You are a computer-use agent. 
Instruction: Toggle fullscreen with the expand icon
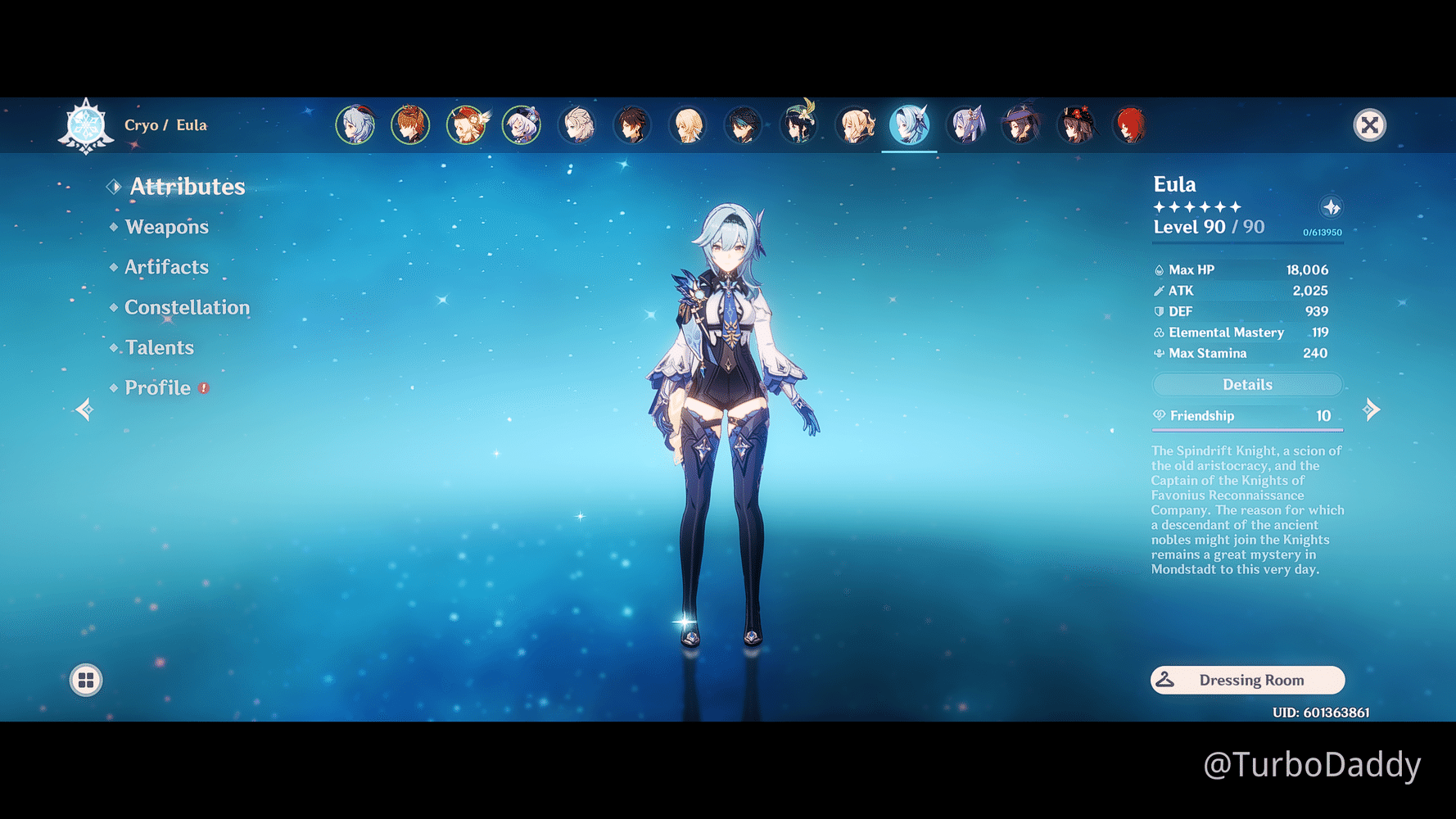point(1370,125)
